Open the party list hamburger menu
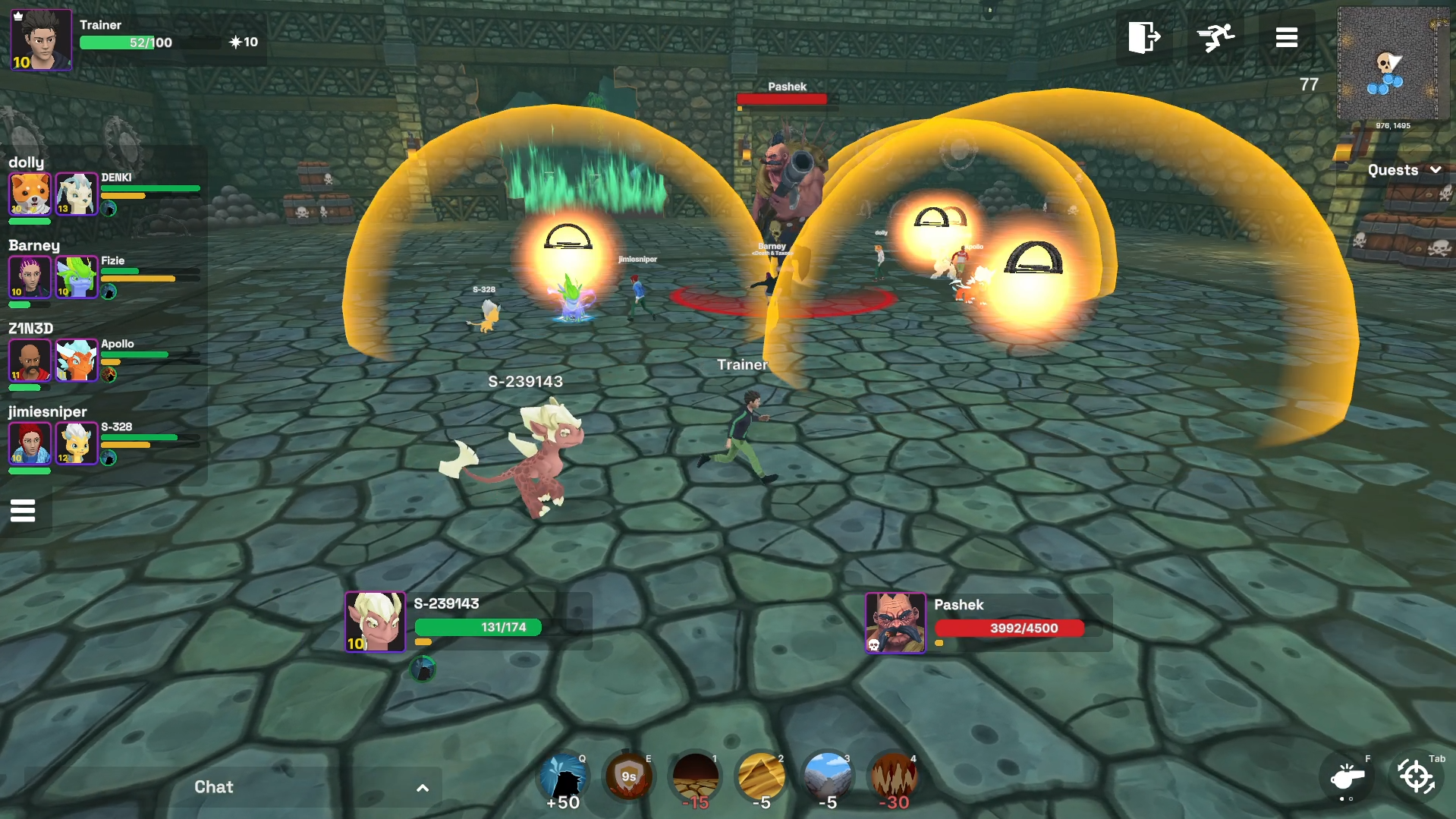The height and width of the screenshot is (819, 1456). pos(23,511)
